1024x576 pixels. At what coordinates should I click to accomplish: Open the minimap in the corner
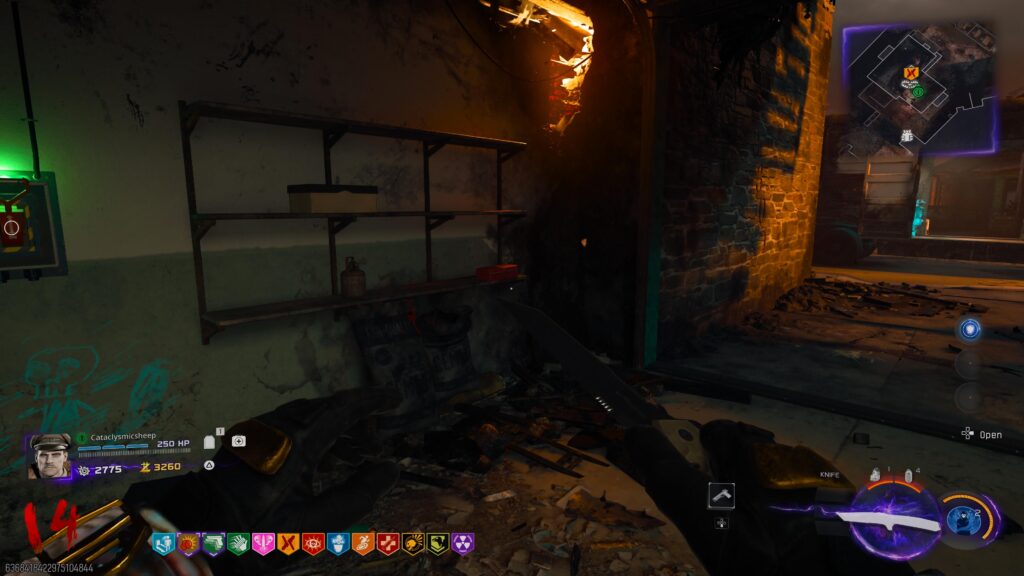[920, 88]
